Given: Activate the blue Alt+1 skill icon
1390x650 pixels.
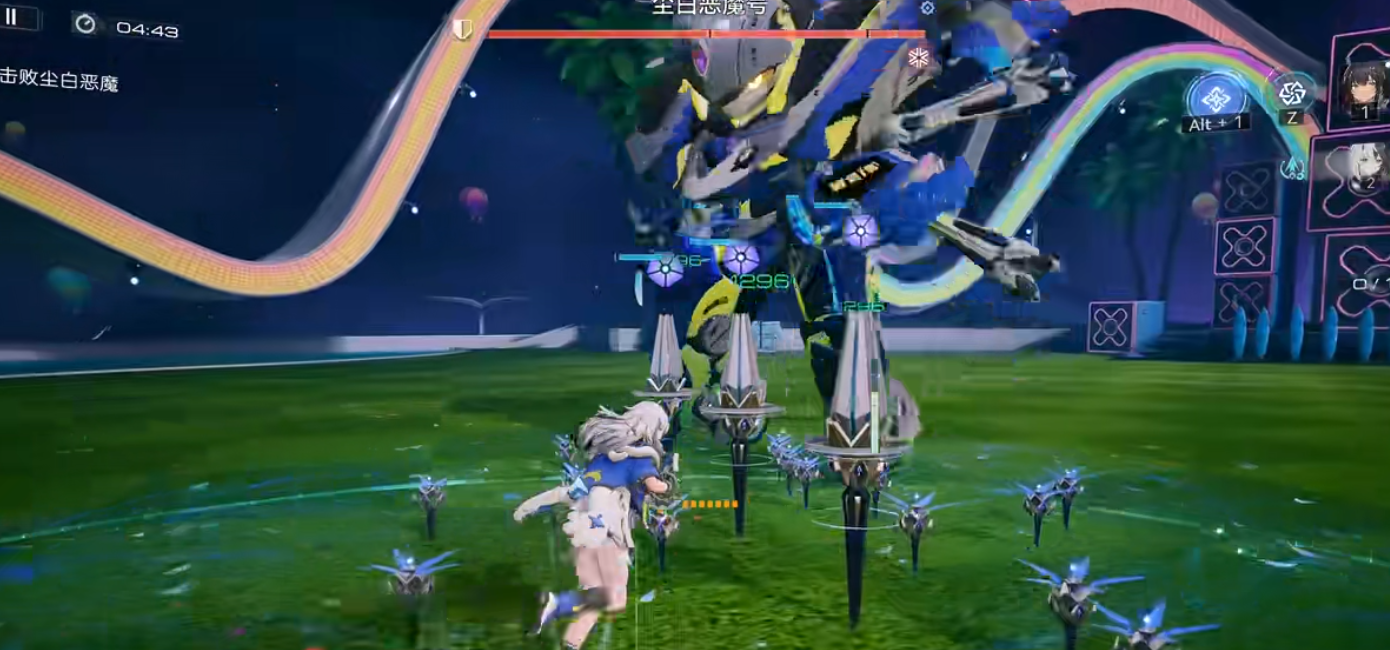Looking at the screenshot, I should 1216,98.
